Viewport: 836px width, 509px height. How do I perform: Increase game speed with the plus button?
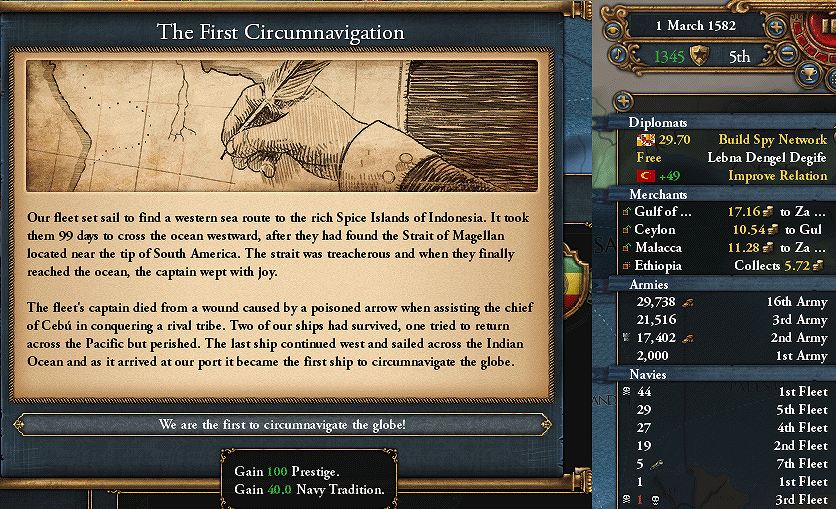(773, 28)
